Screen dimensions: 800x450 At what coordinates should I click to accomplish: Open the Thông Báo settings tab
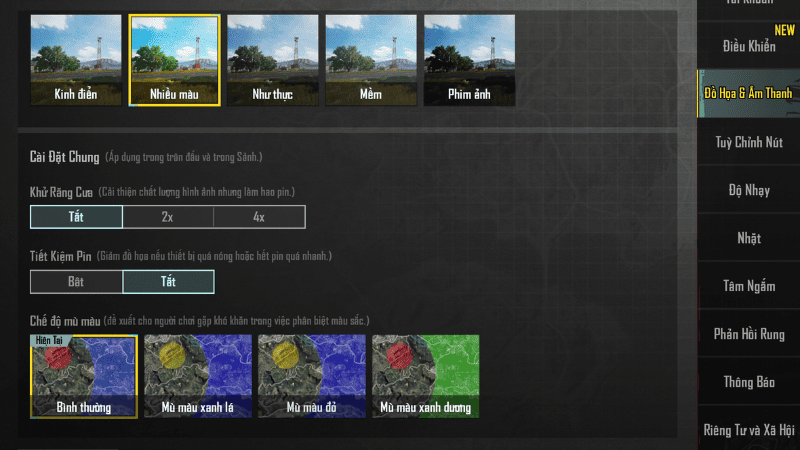pos(749,382)
